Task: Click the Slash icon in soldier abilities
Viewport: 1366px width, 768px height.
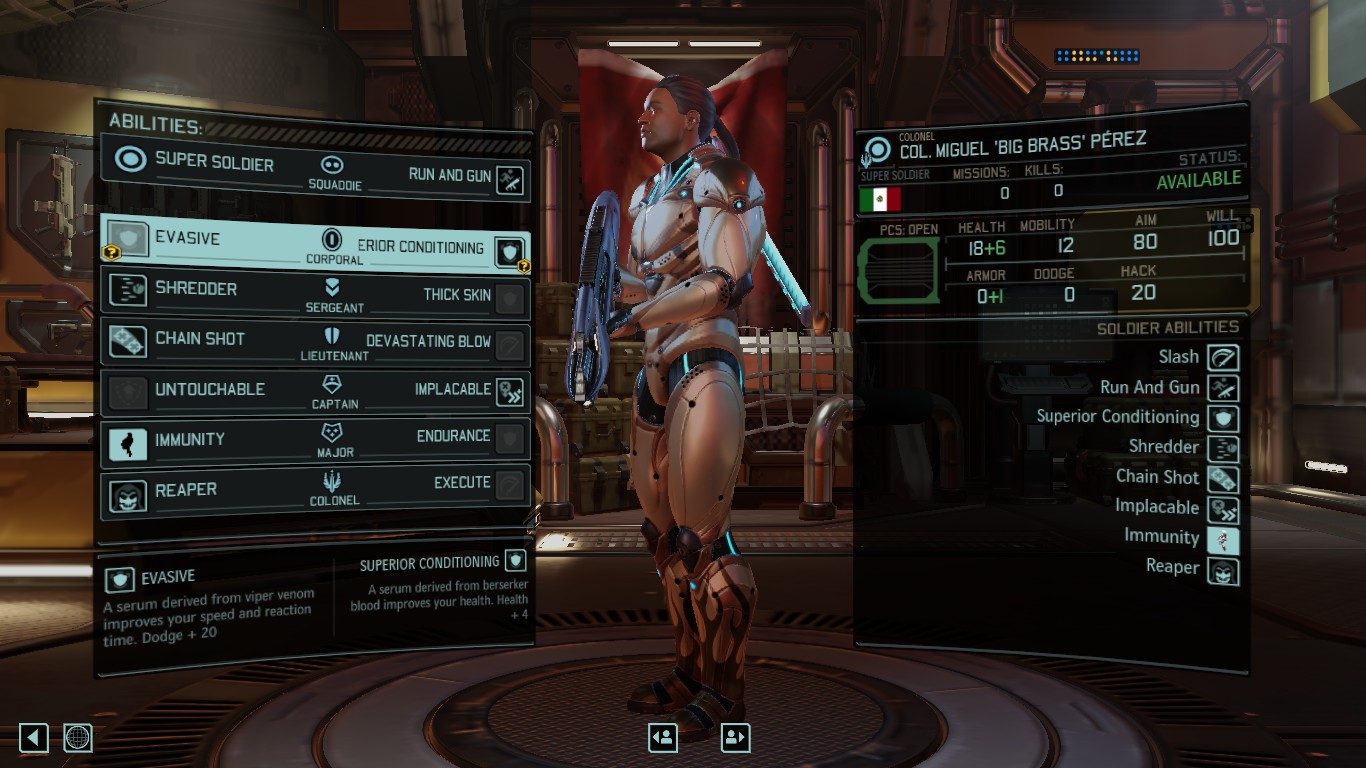Action: (x=1223, y=357)
